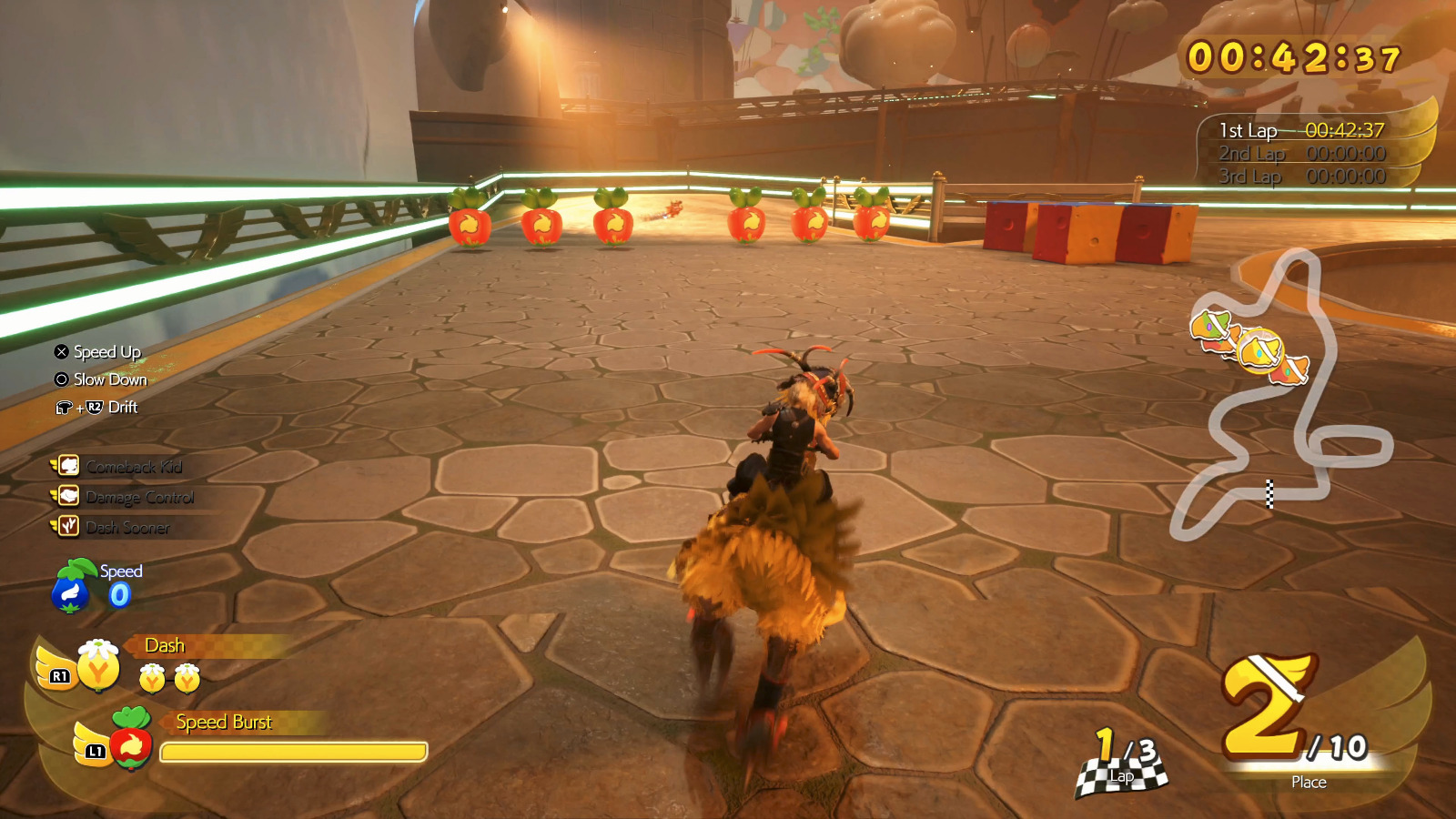The width and height of the screenshot is (1456, 819).
Task: Click the Slow Down control prompt
Action: pos(109,379)
